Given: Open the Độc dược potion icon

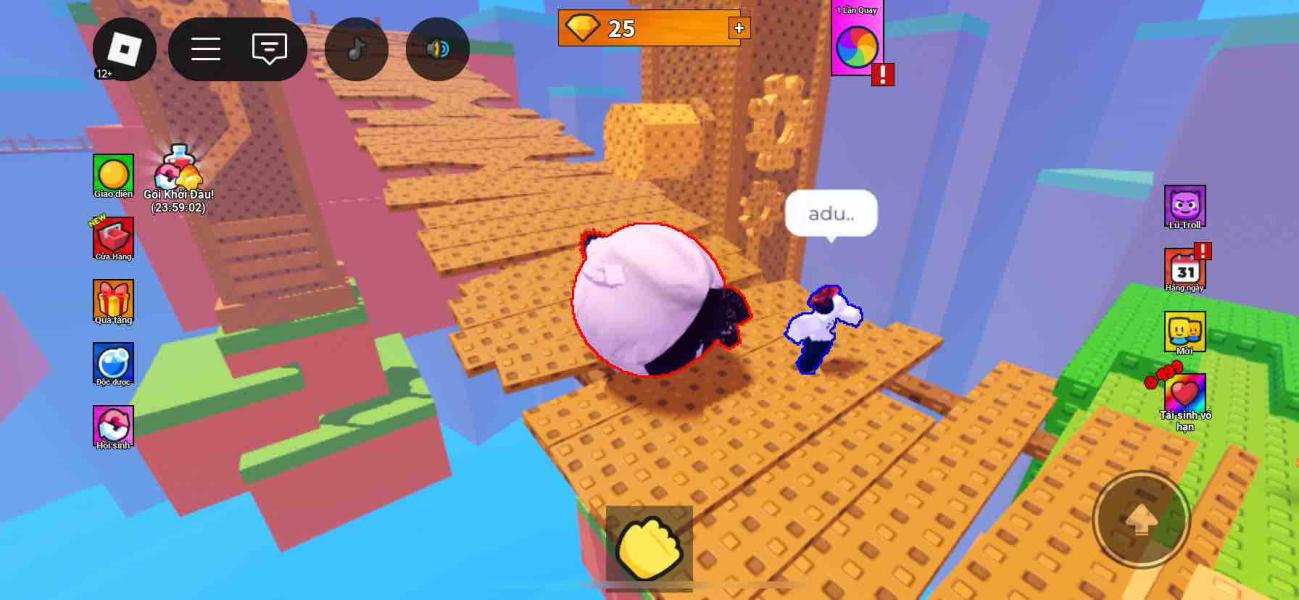Looking at the screenshot, I should tap(113, 363).
